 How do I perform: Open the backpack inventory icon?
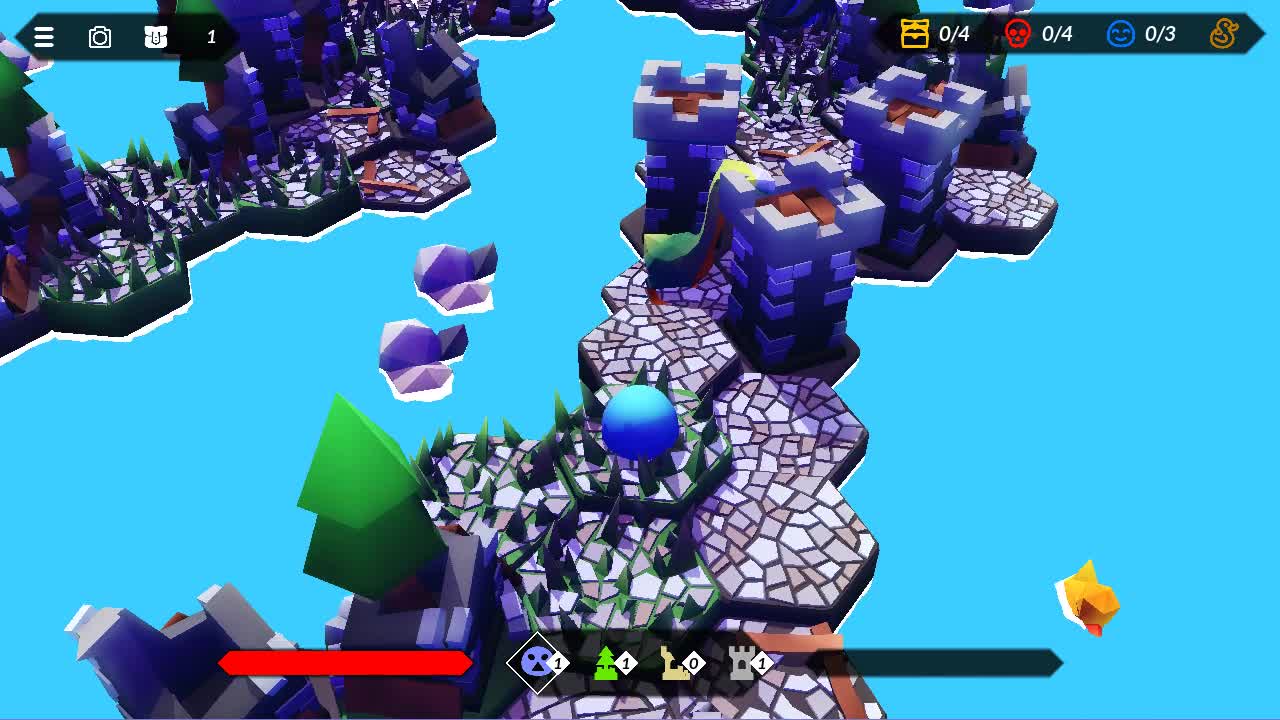click(155, 36)
